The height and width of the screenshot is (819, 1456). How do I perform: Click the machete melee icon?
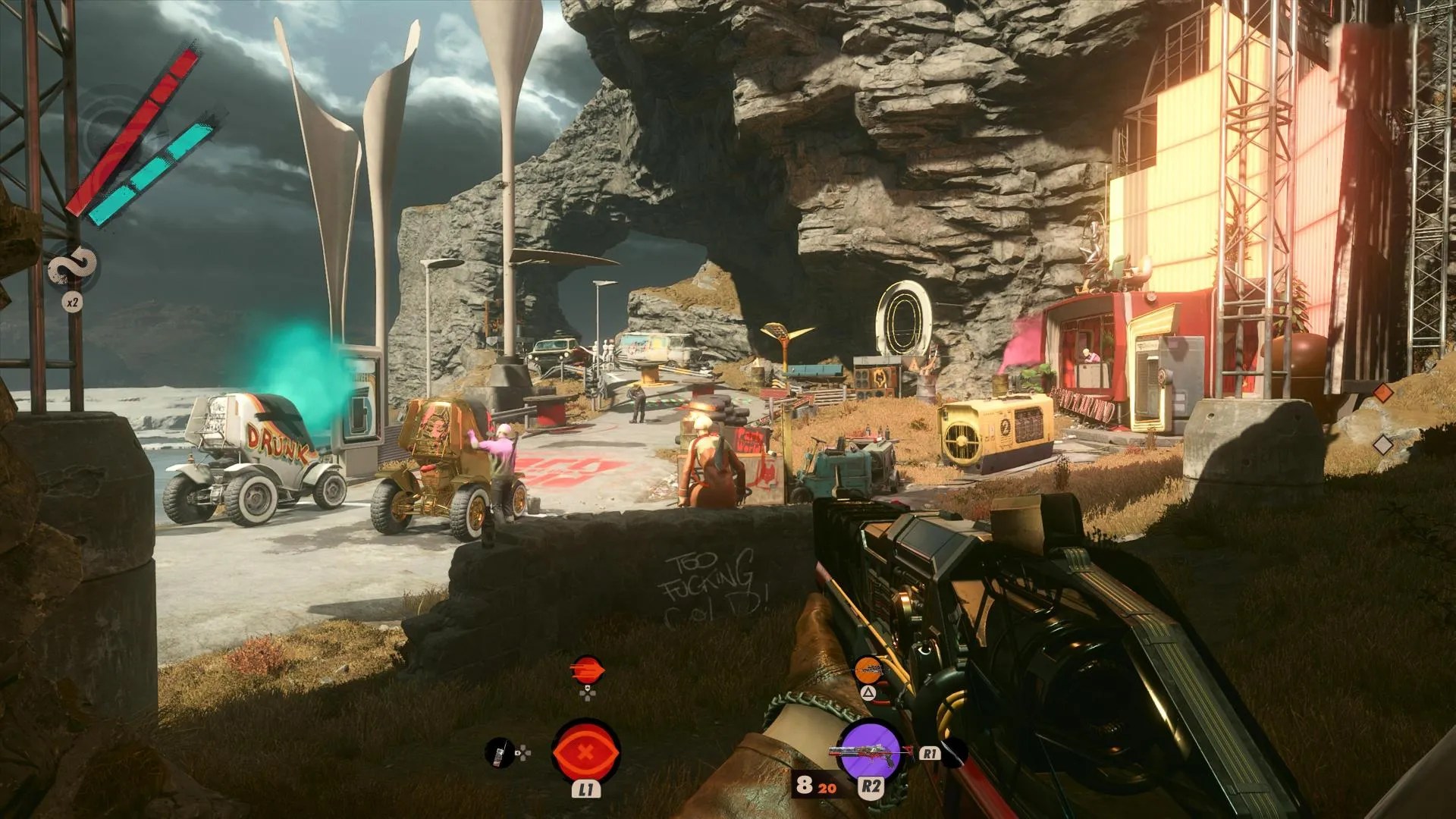pos(955,754)
